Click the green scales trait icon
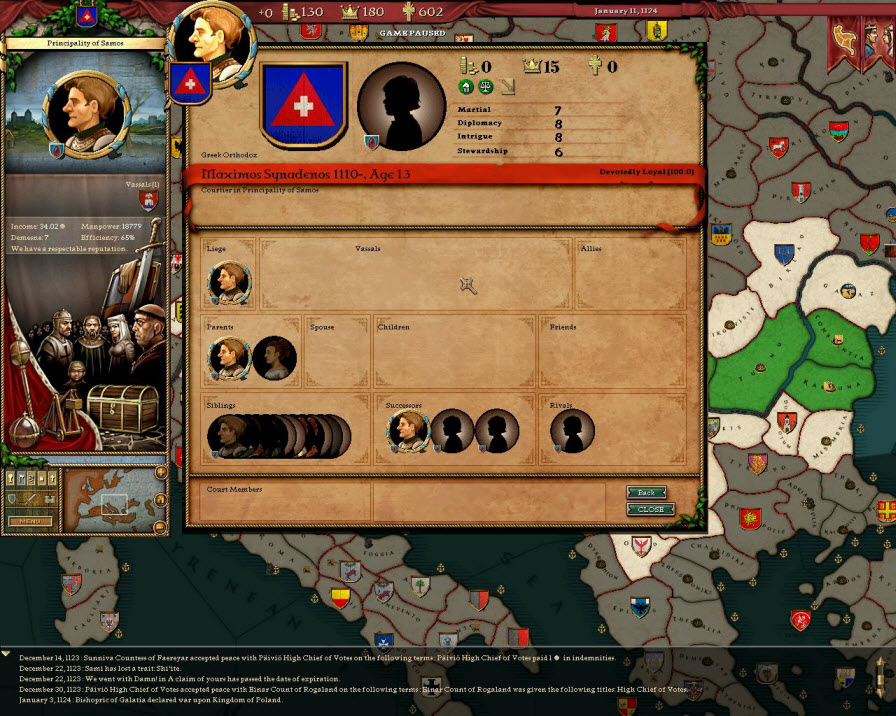The height and width of the screenshot is (716, 896). [485, 87]
